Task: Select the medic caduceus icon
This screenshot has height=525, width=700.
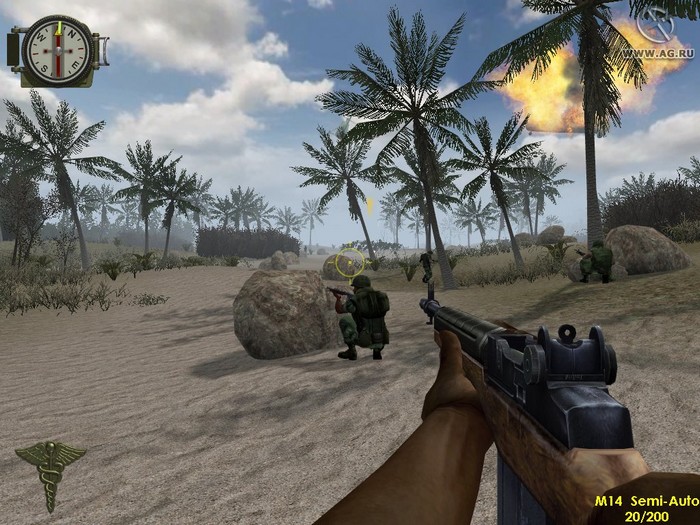Action: pyautogui.click(x=49, y=472)
